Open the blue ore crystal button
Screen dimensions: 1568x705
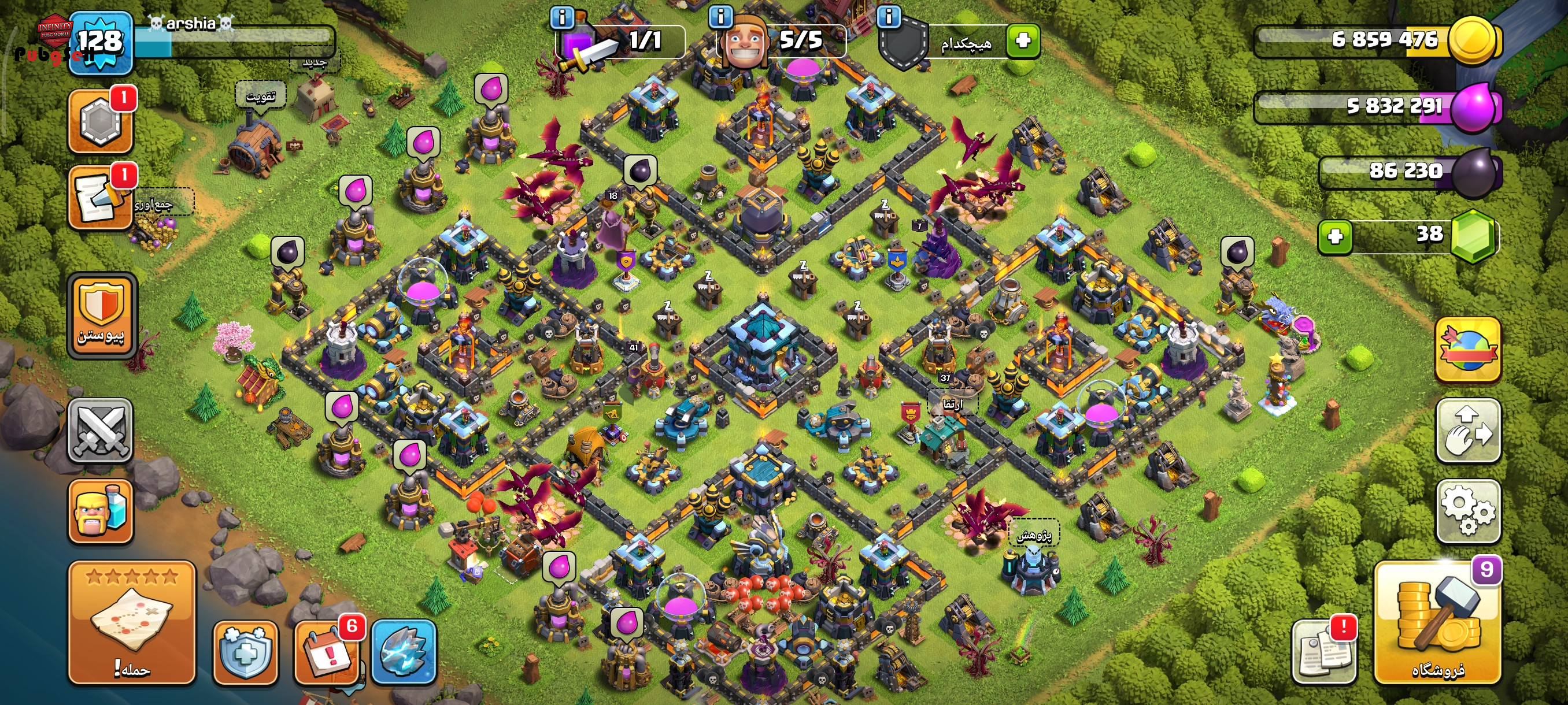tap(404, 652)
